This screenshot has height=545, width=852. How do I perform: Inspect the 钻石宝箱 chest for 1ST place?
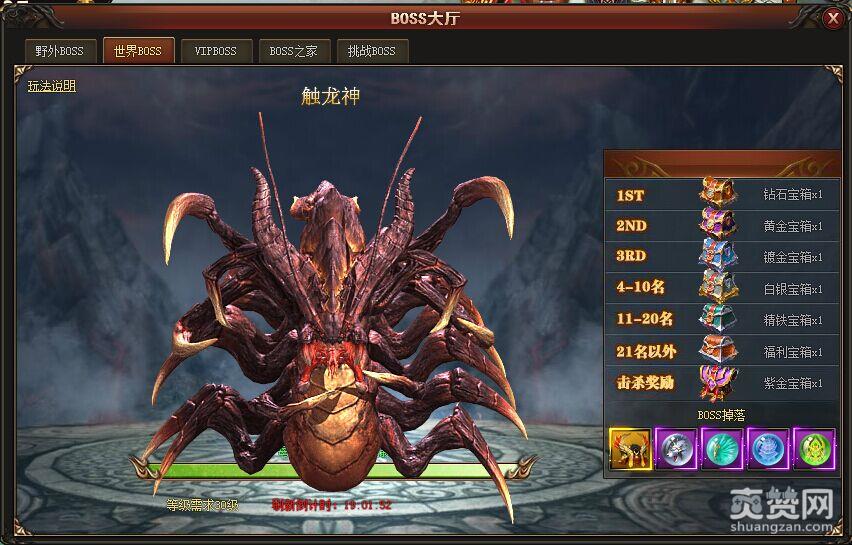pyautogui.click(x=718, y=194)
